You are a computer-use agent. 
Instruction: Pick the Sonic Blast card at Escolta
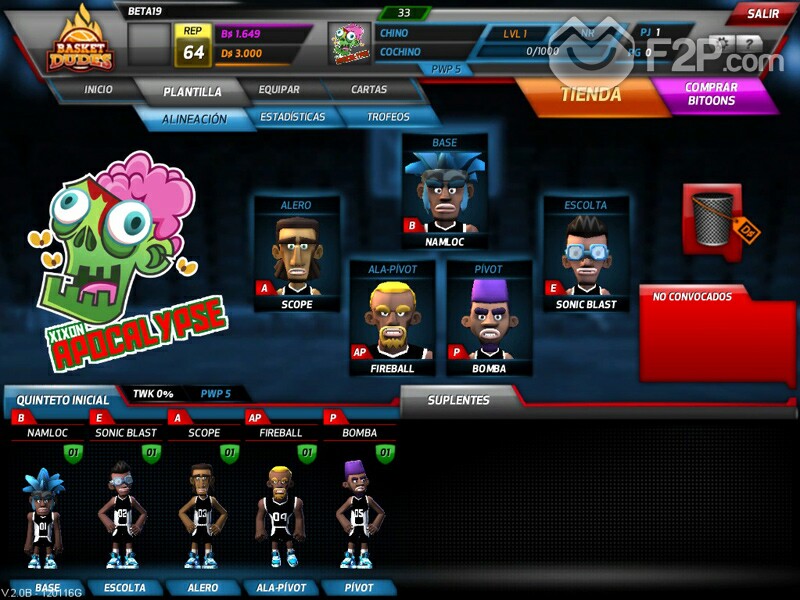click(x=585, y=255)
